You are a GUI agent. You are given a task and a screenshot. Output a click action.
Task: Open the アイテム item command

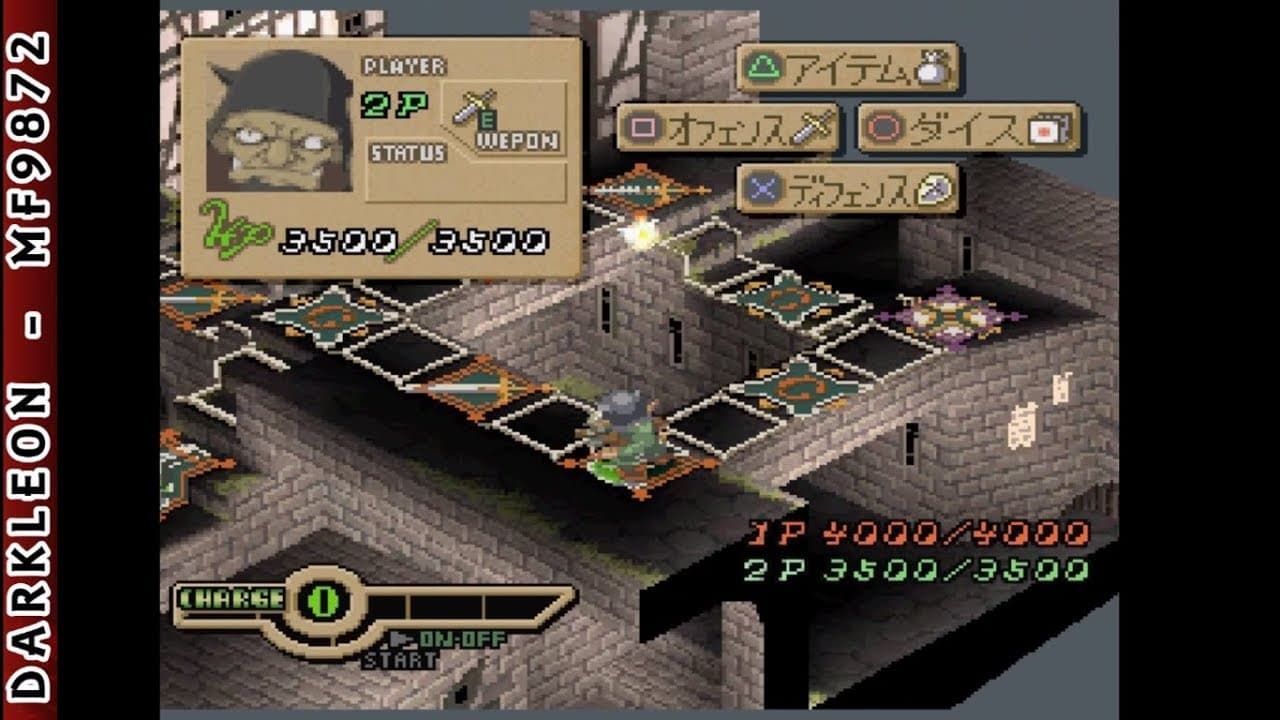[x=847, y=68]
